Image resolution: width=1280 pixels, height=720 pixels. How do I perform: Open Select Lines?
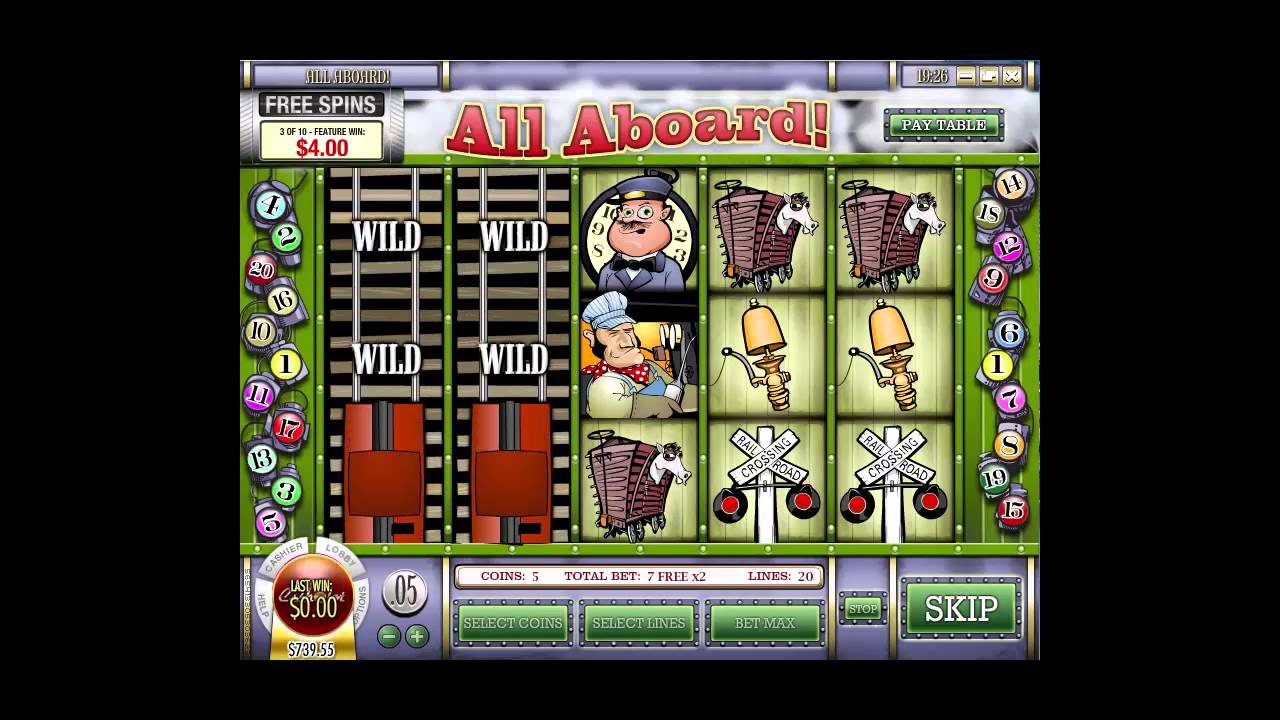point(639,623)
